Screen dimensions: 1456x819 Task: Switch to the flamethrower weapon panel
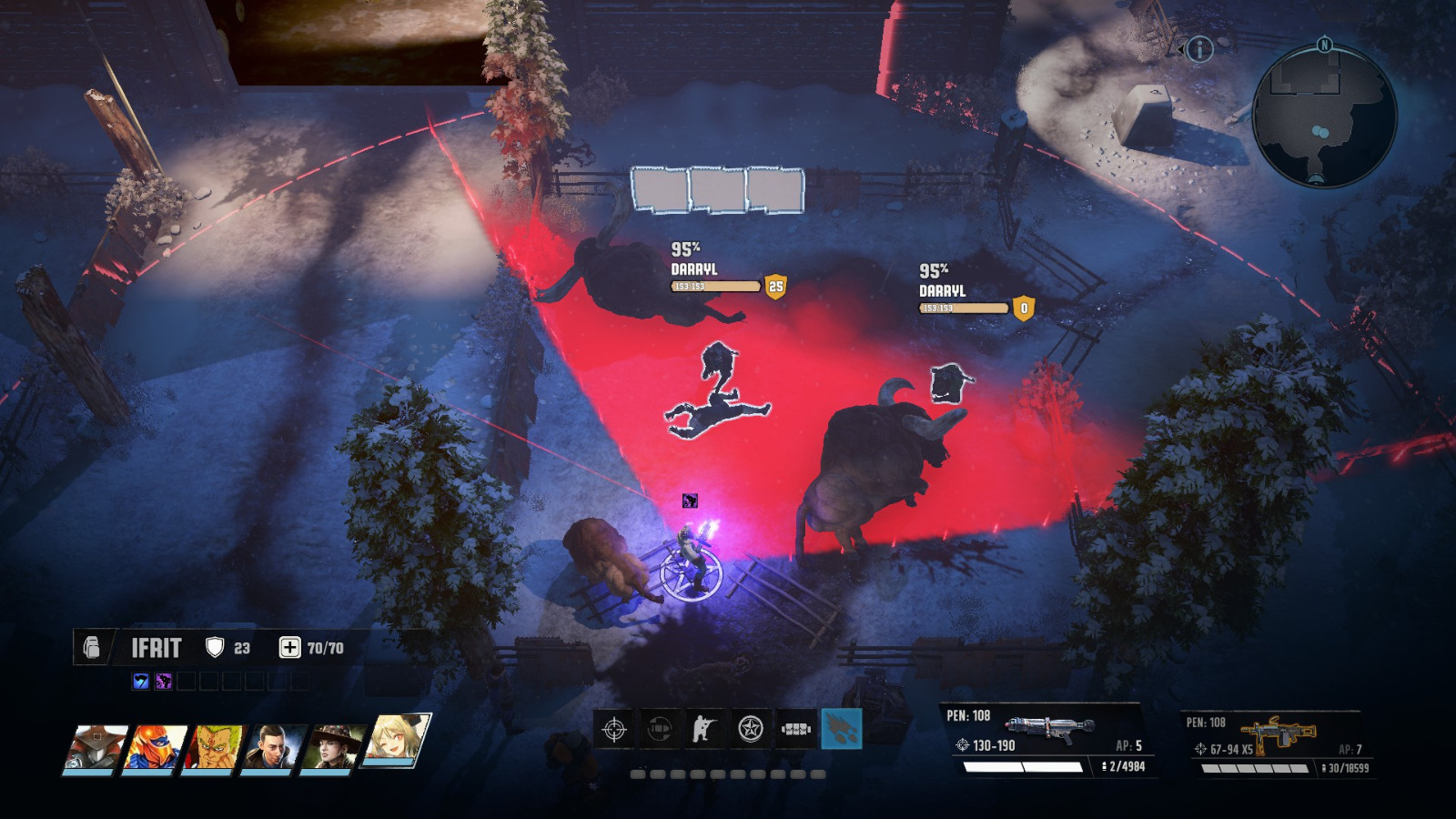point(1045,738)
